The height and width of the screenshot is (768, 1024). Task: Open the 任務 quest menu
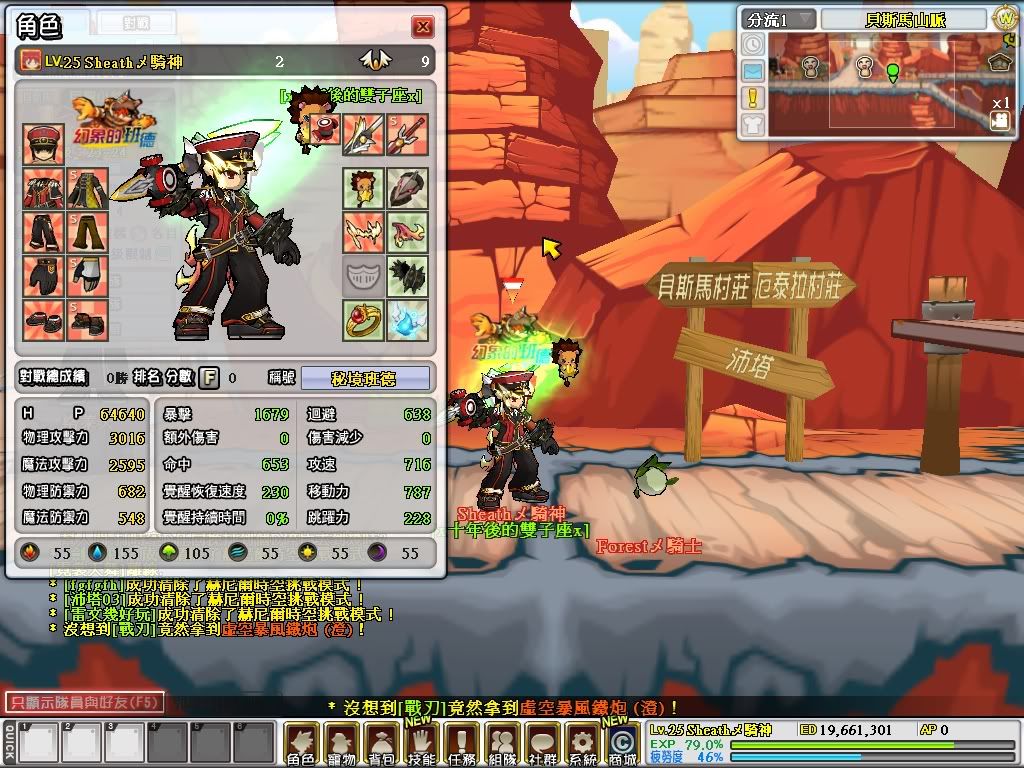461,743
